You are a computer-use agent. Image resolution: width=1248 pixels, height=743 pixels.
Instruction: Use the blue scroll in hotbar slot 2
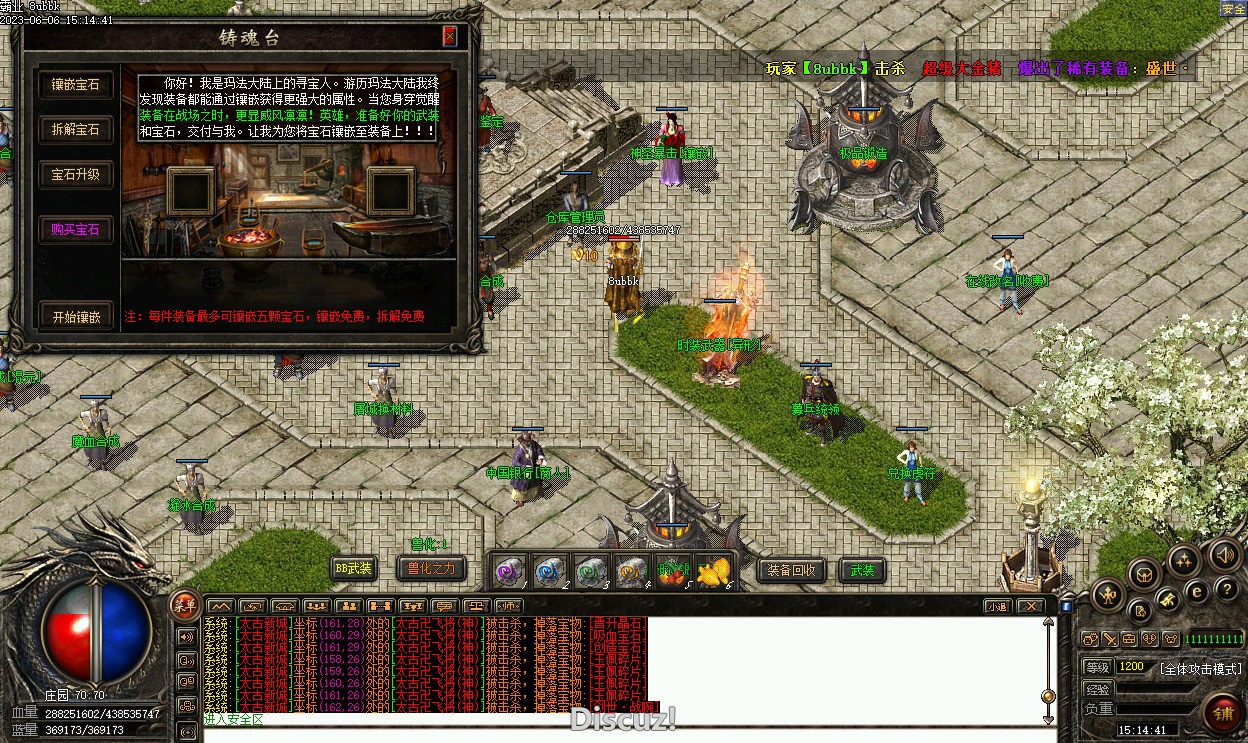coord(550,571)
